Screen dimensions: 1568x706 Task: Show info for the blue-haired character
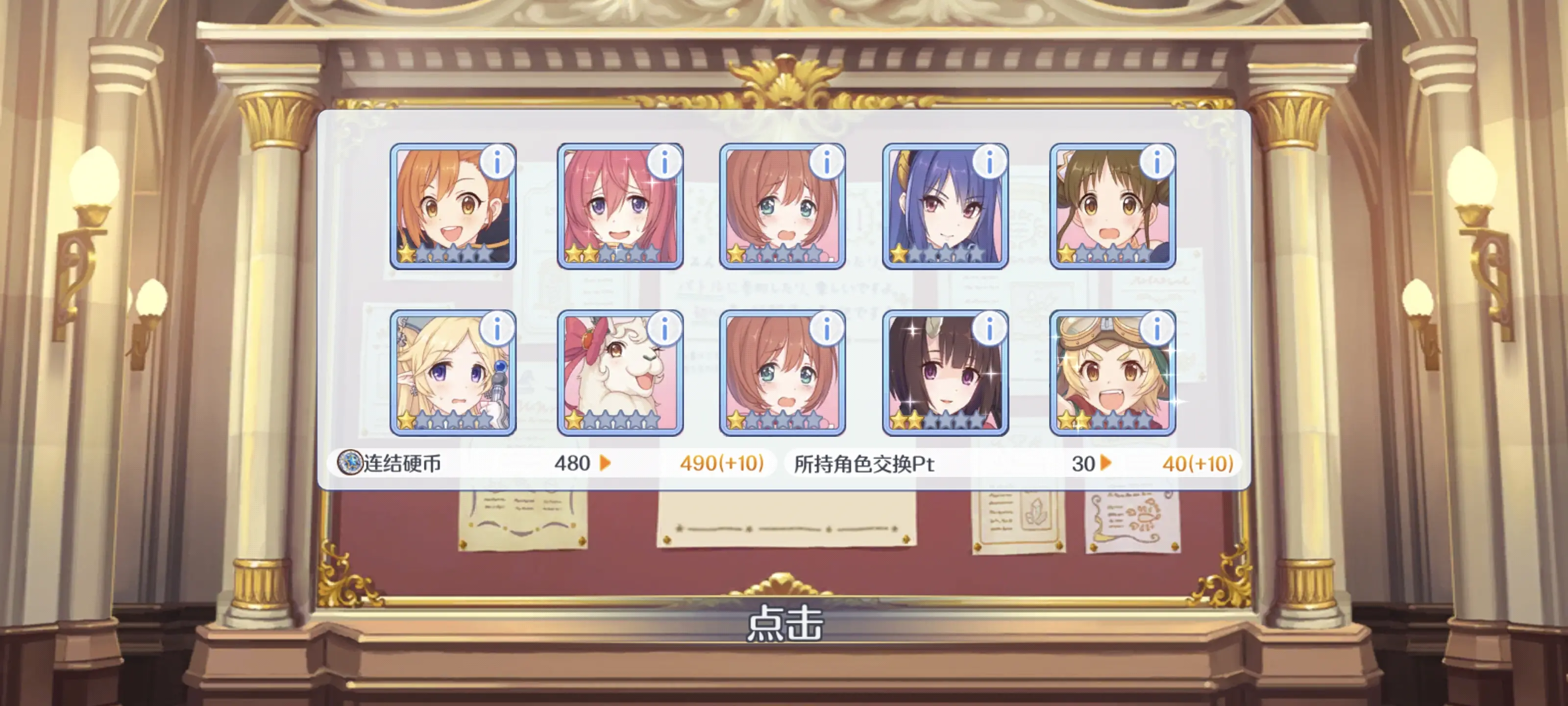989,162
